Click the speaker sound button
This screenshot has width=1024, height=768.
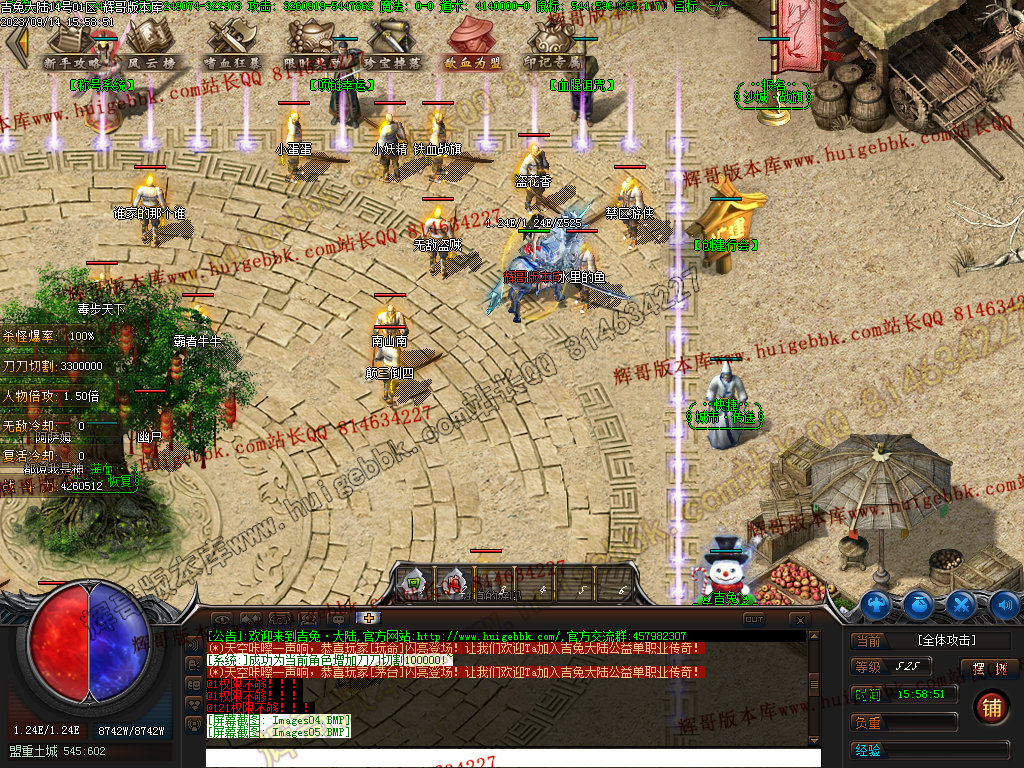coord(1004,604)
